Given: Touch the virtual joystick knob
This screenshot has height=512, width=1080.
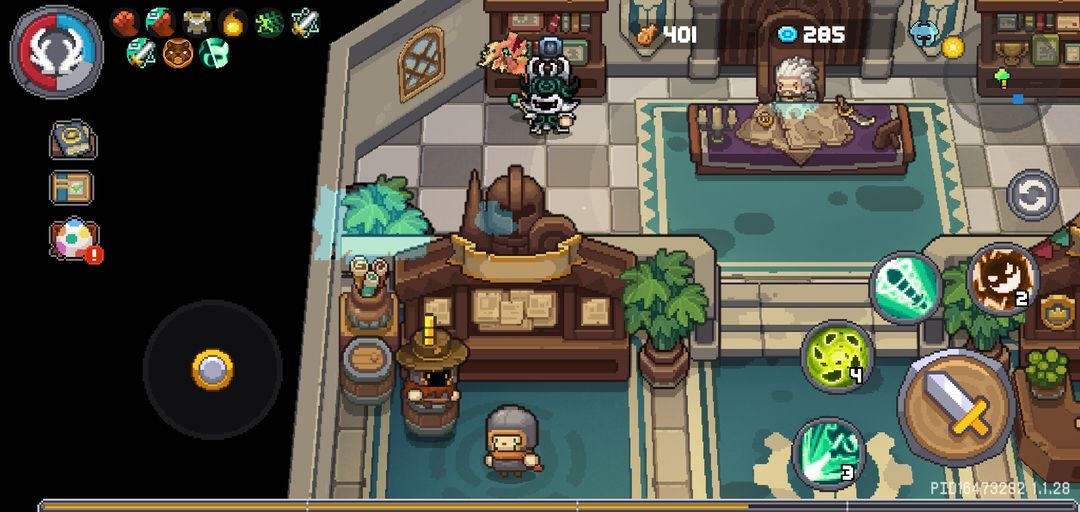Looking at the screenshot, I should (x=213, y=370).
